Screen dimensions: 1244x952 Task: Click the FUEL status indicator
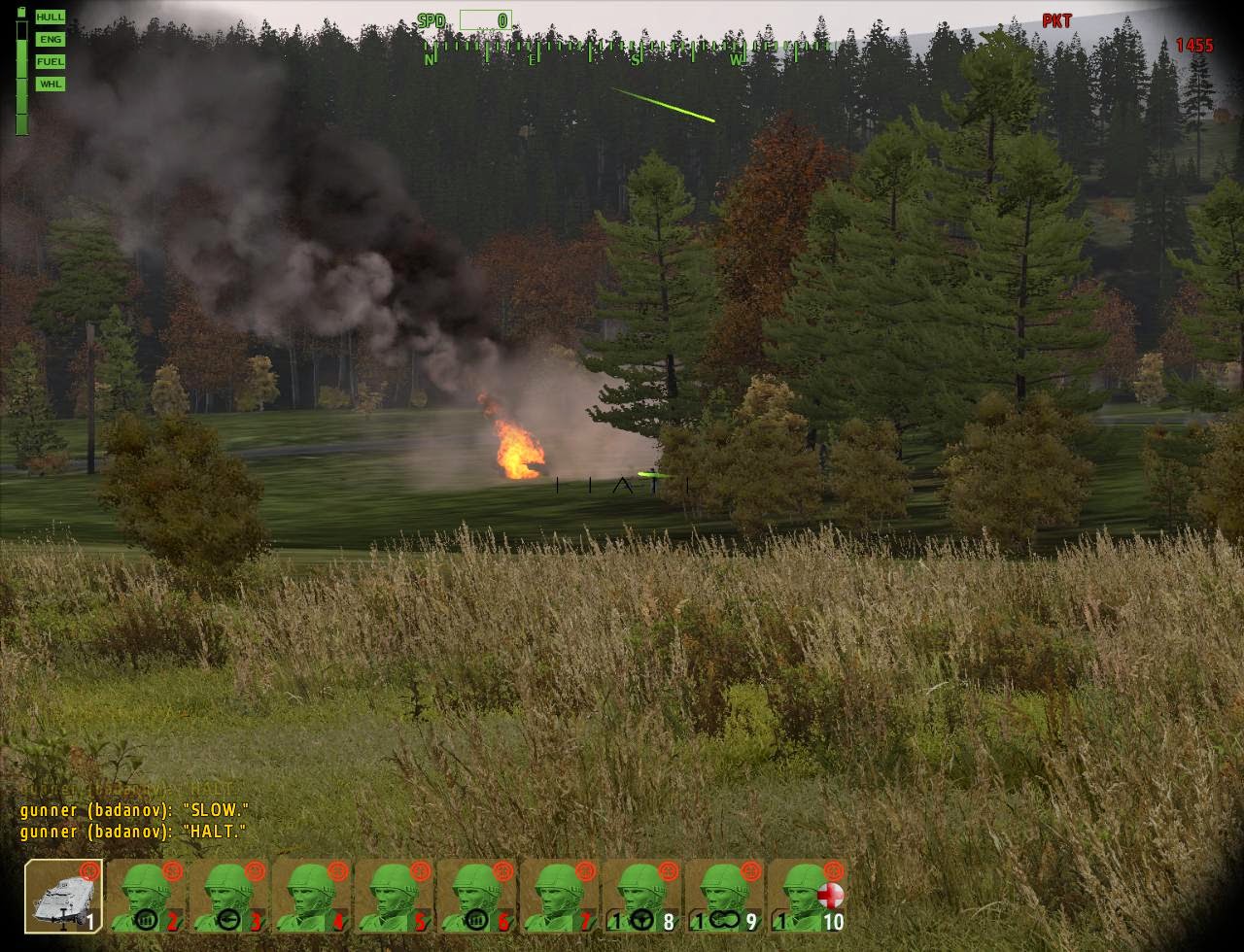[49, 61]
